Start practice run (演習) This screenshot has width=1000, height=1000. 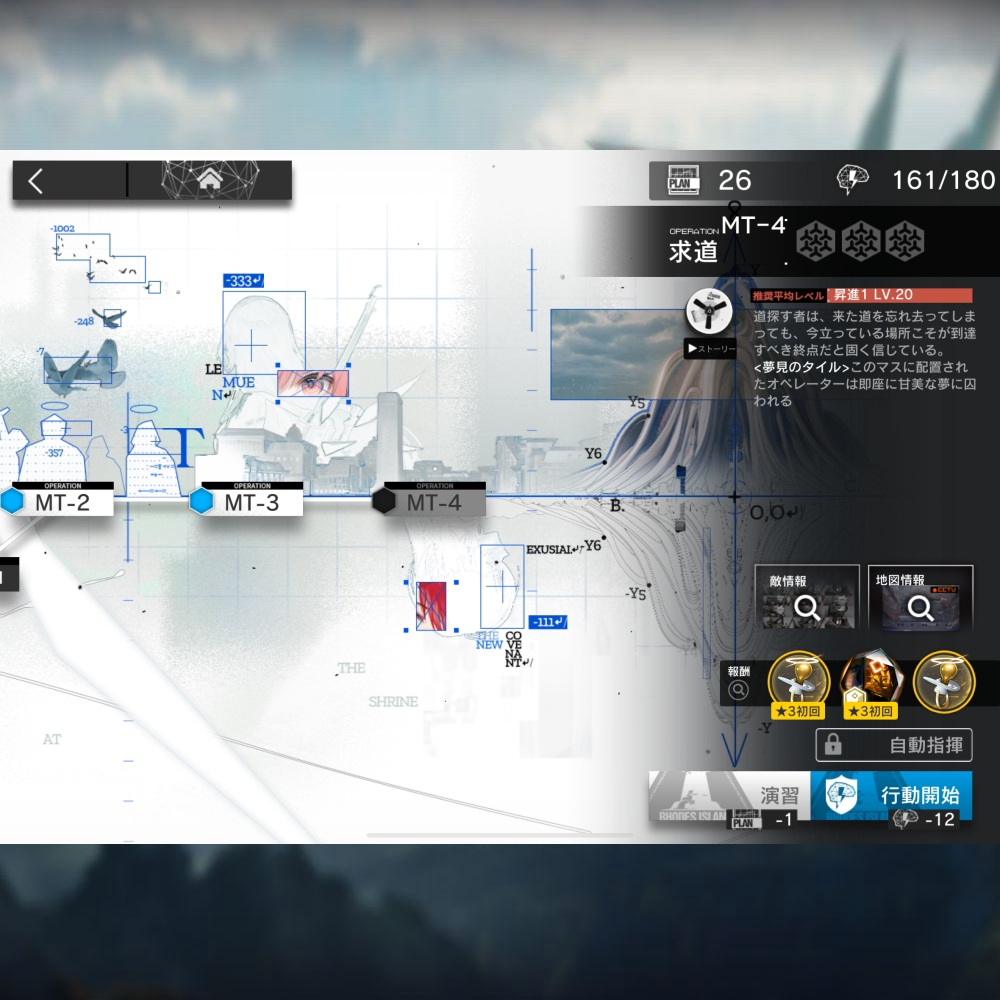[x=729, y=796]
